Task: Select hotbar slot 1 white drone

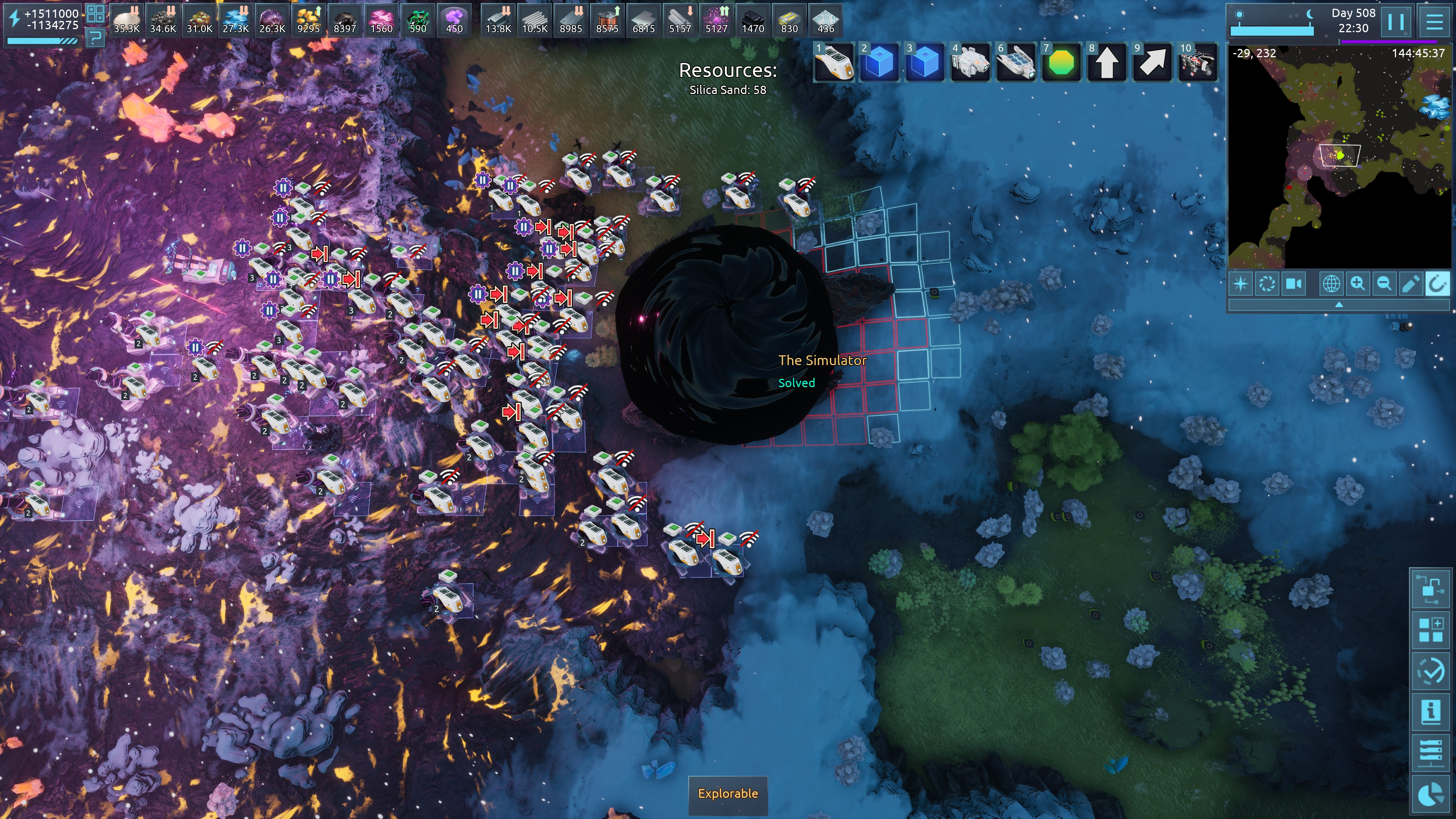Action: [x=834, y=62]
